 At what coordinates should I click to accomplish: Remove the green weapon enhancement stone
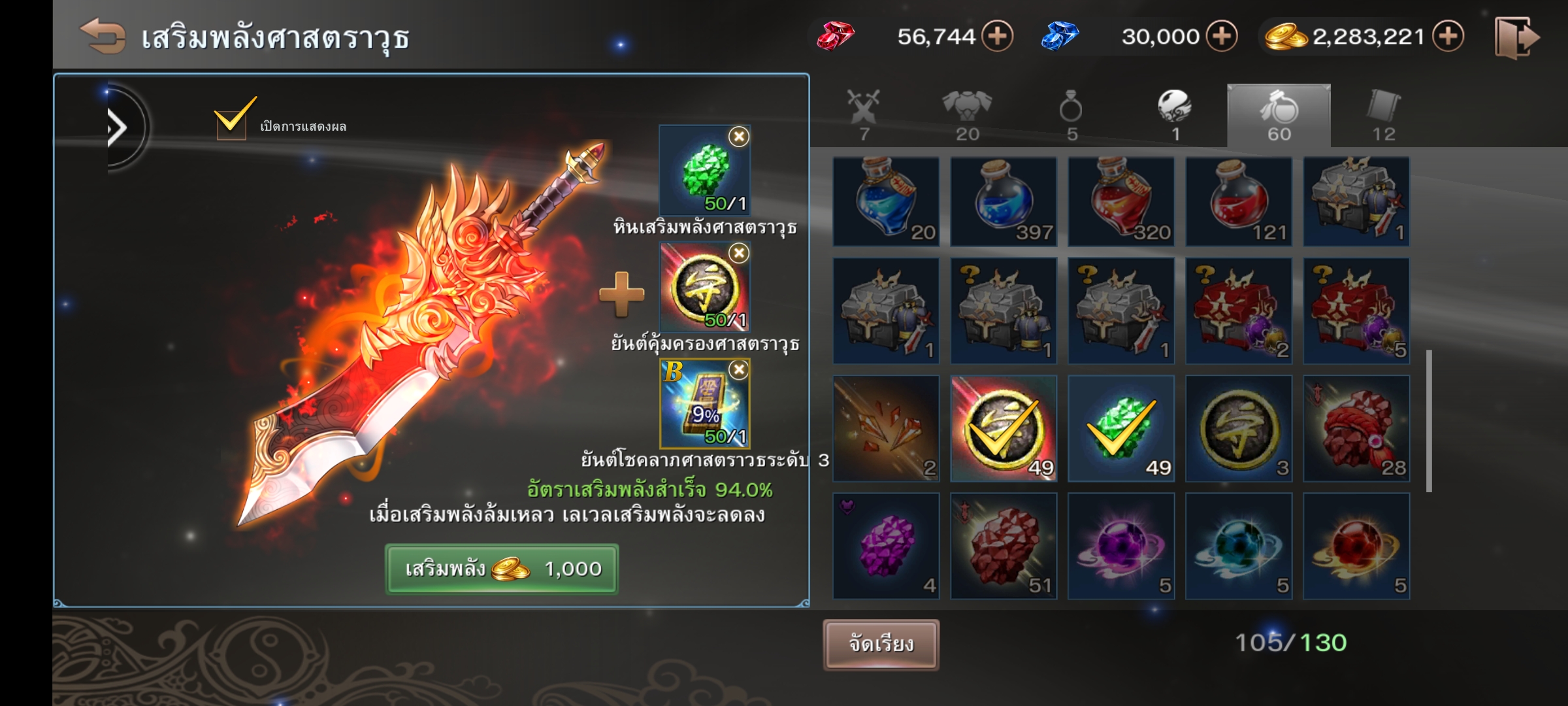tap(738, 137)
